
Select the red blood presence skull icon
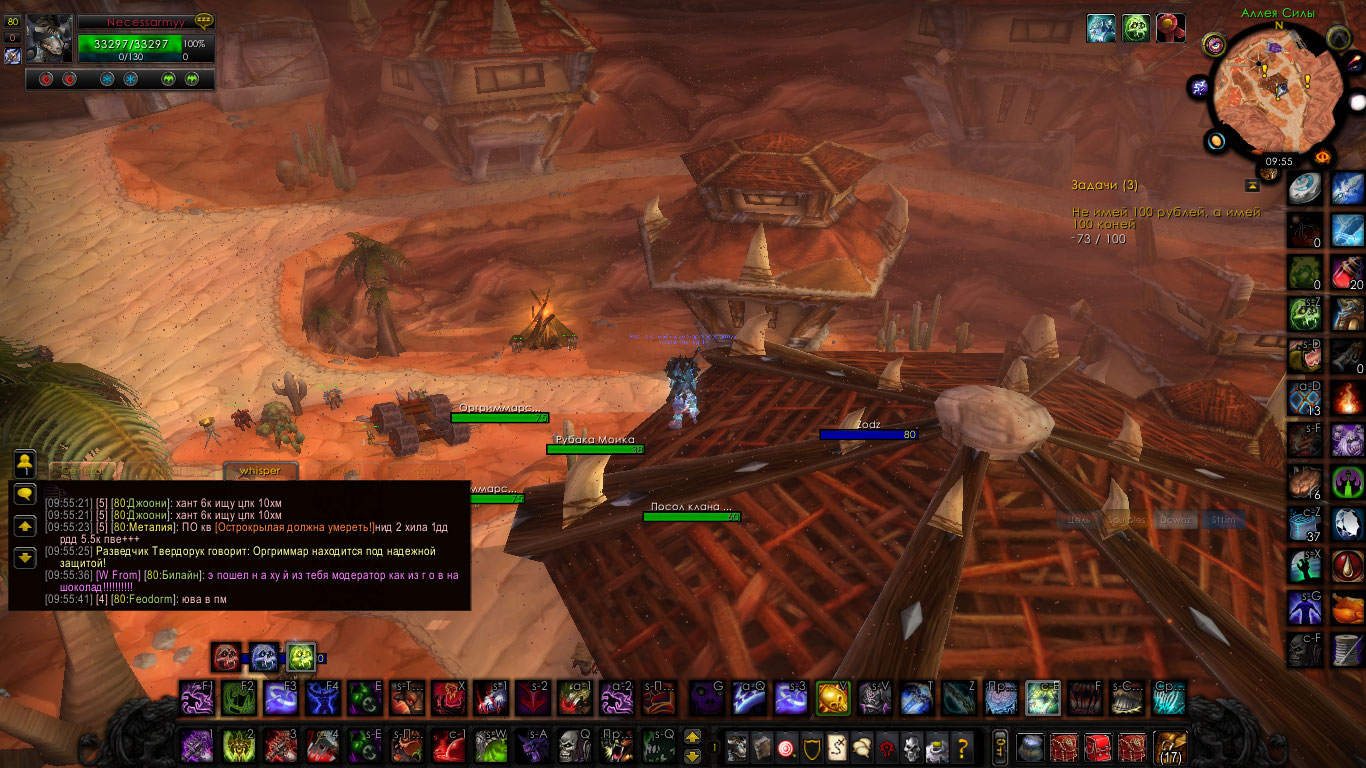[x=227, y=656]
